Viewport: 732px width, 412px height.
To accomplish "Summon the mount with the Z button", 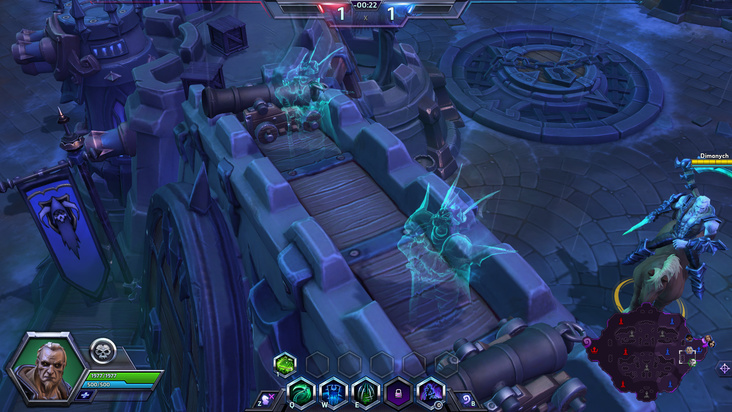I will [268, 397].
